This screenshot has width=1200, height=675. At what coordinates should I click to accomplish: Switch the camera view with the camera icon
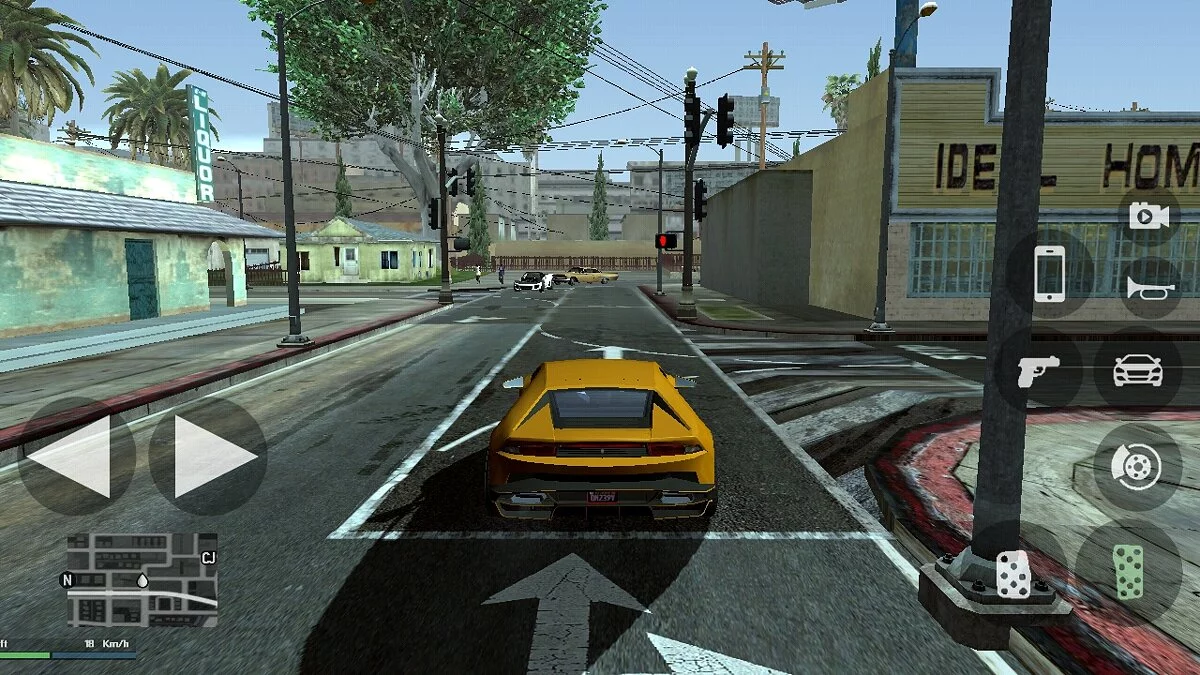tap(1149, 215)
